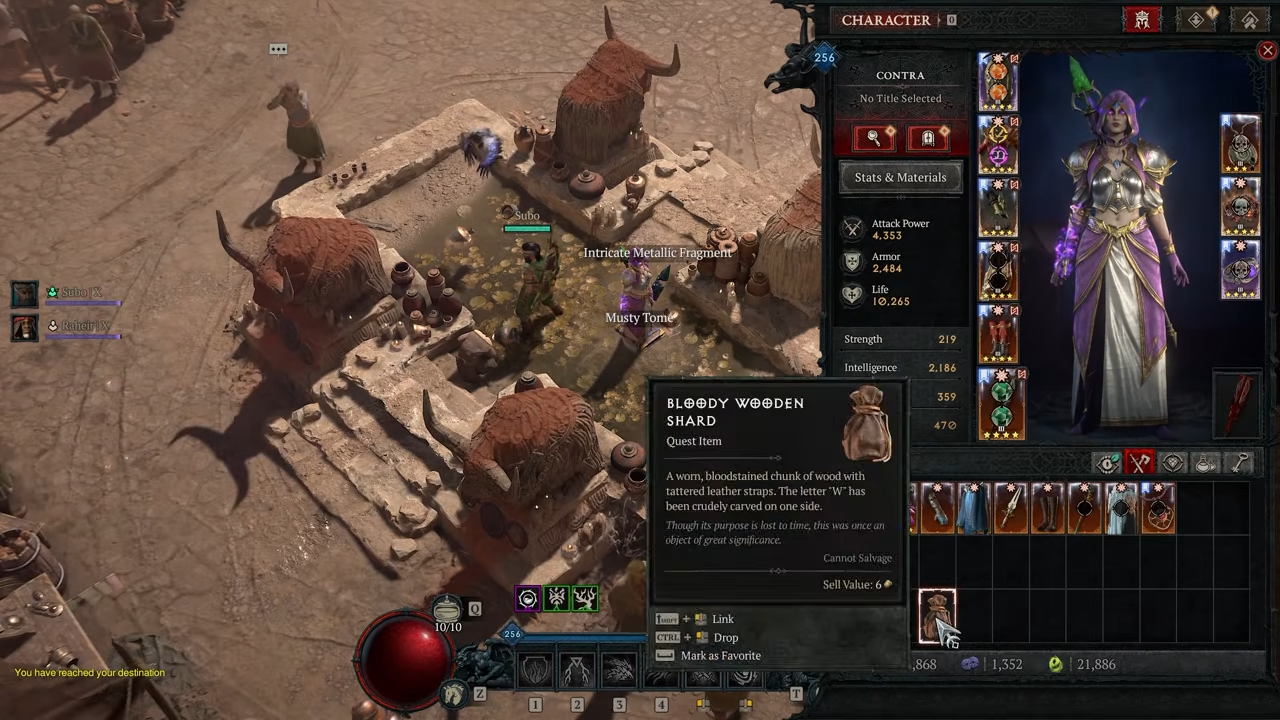Viewport: 1280px width, 720px height.
Task: Switch to the diamond-arrow tab in the header
Action: tap(1197, 20)
